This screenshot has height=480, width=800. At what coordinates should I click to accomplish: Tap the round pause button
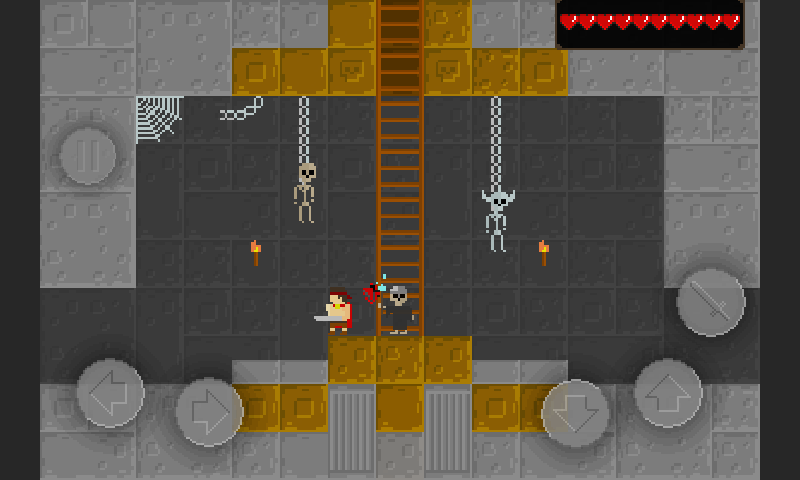coord(91,156)
